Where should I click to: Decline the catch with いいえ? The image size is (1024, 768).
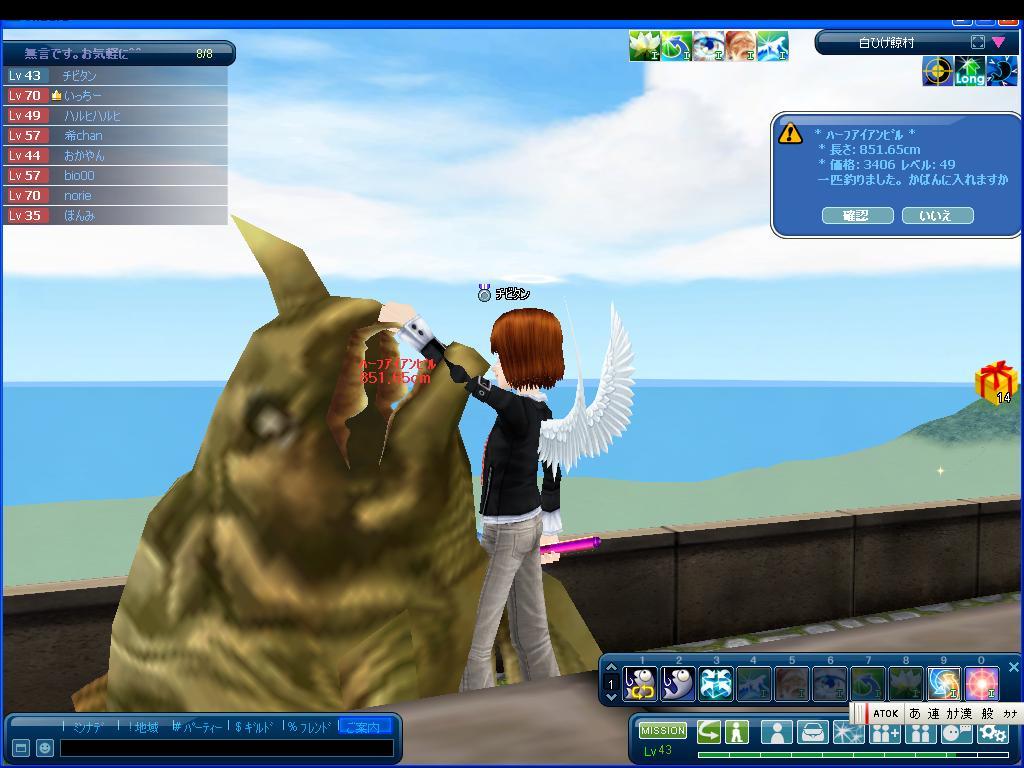937,216
